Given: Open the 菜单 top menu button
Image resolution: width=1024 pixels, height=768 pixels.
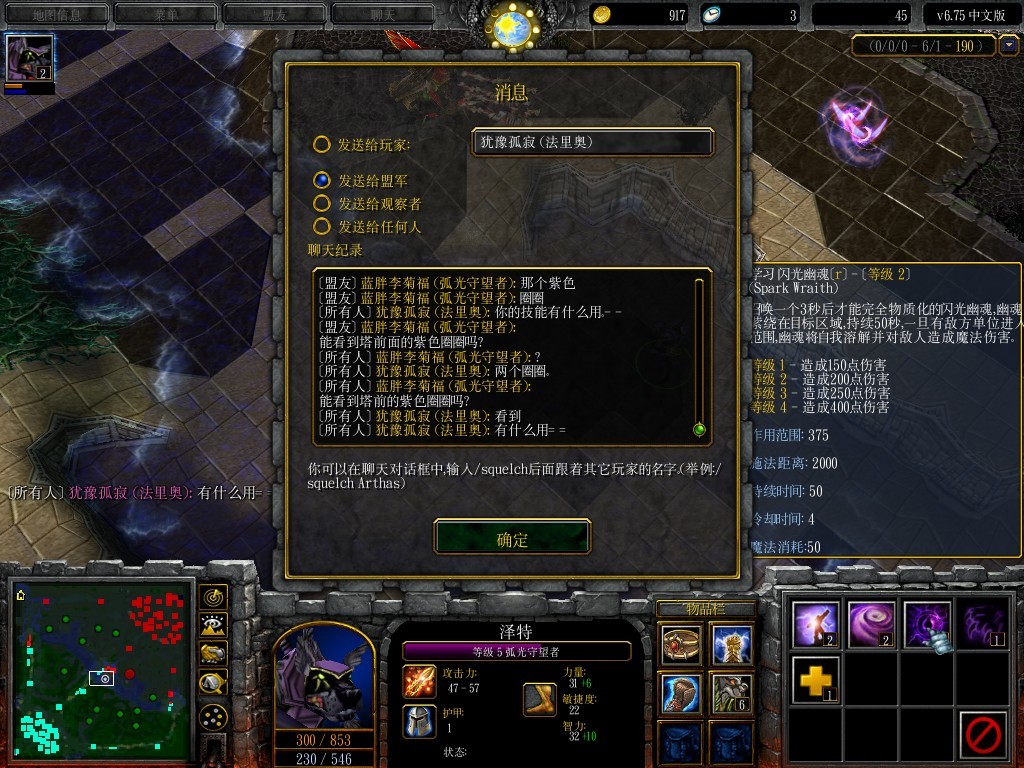Looking at the screenshot, I should coord(165,15).
